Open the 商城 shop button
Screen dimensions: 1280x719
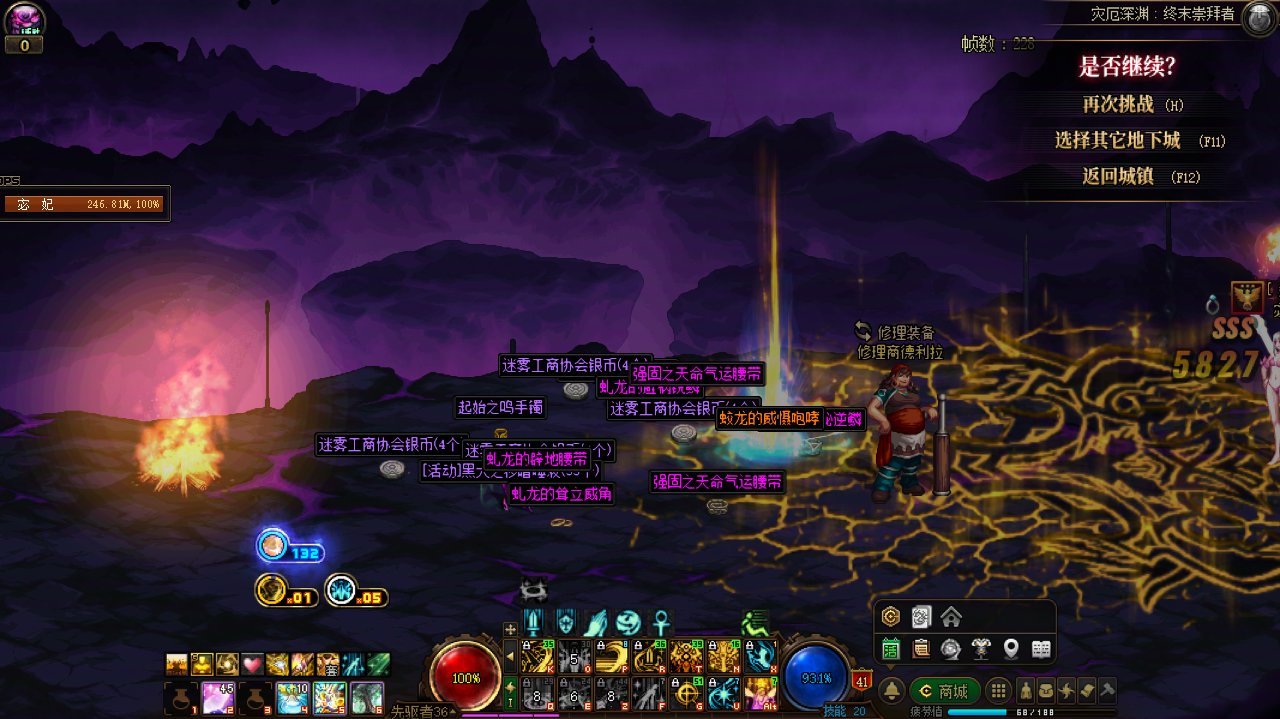(x=944, y=691)
